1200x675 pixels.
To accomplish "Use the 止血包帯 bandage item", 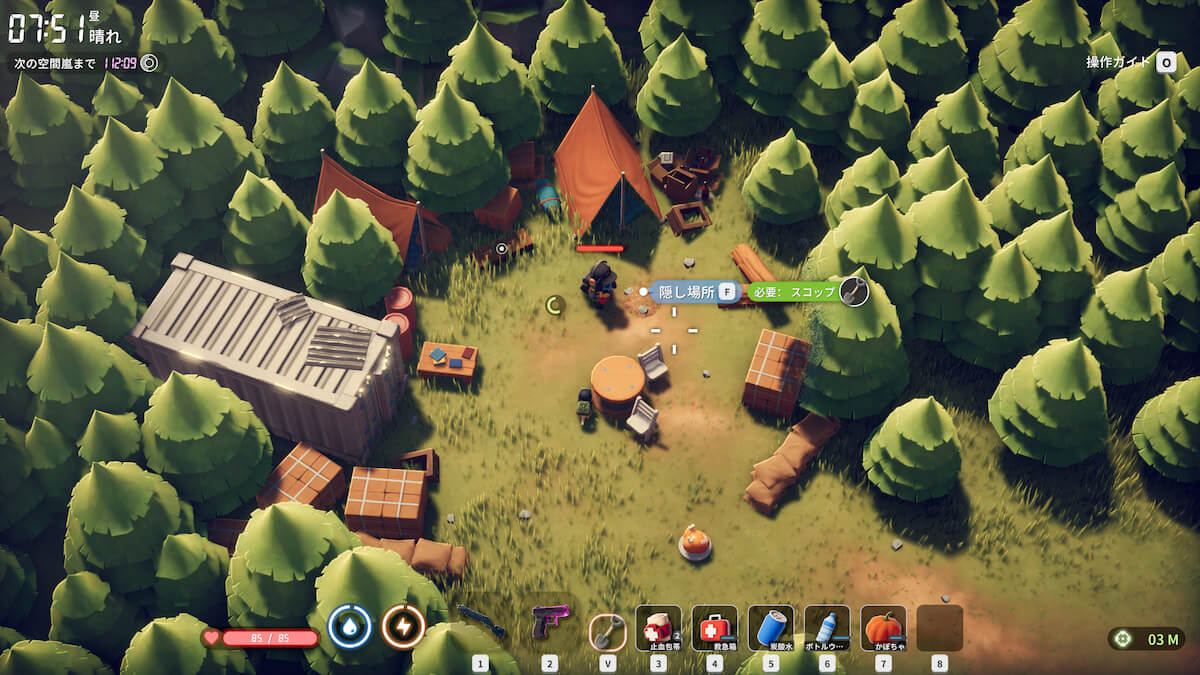I will pos(658,628).
